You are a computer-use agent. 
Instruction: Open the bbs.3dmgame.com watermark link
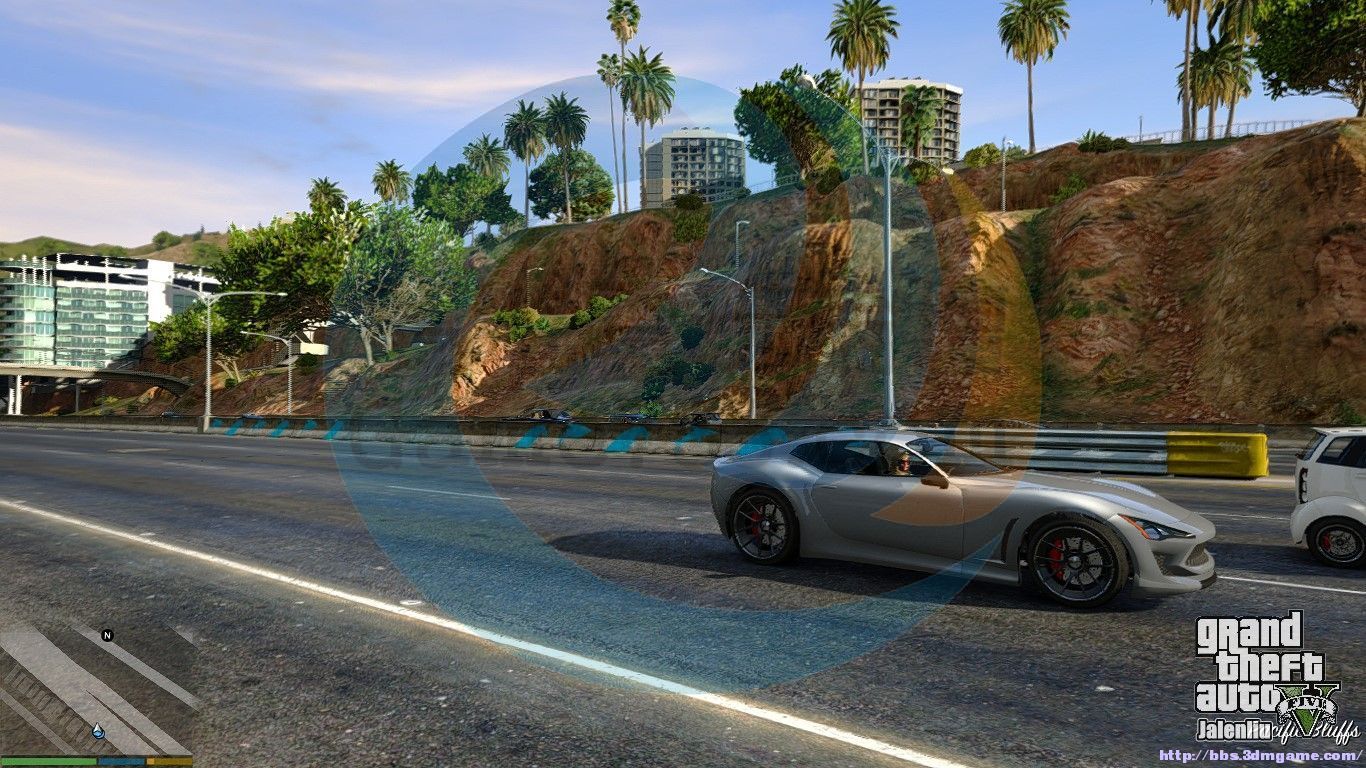pyautogui.click(x=1260, y=756)
